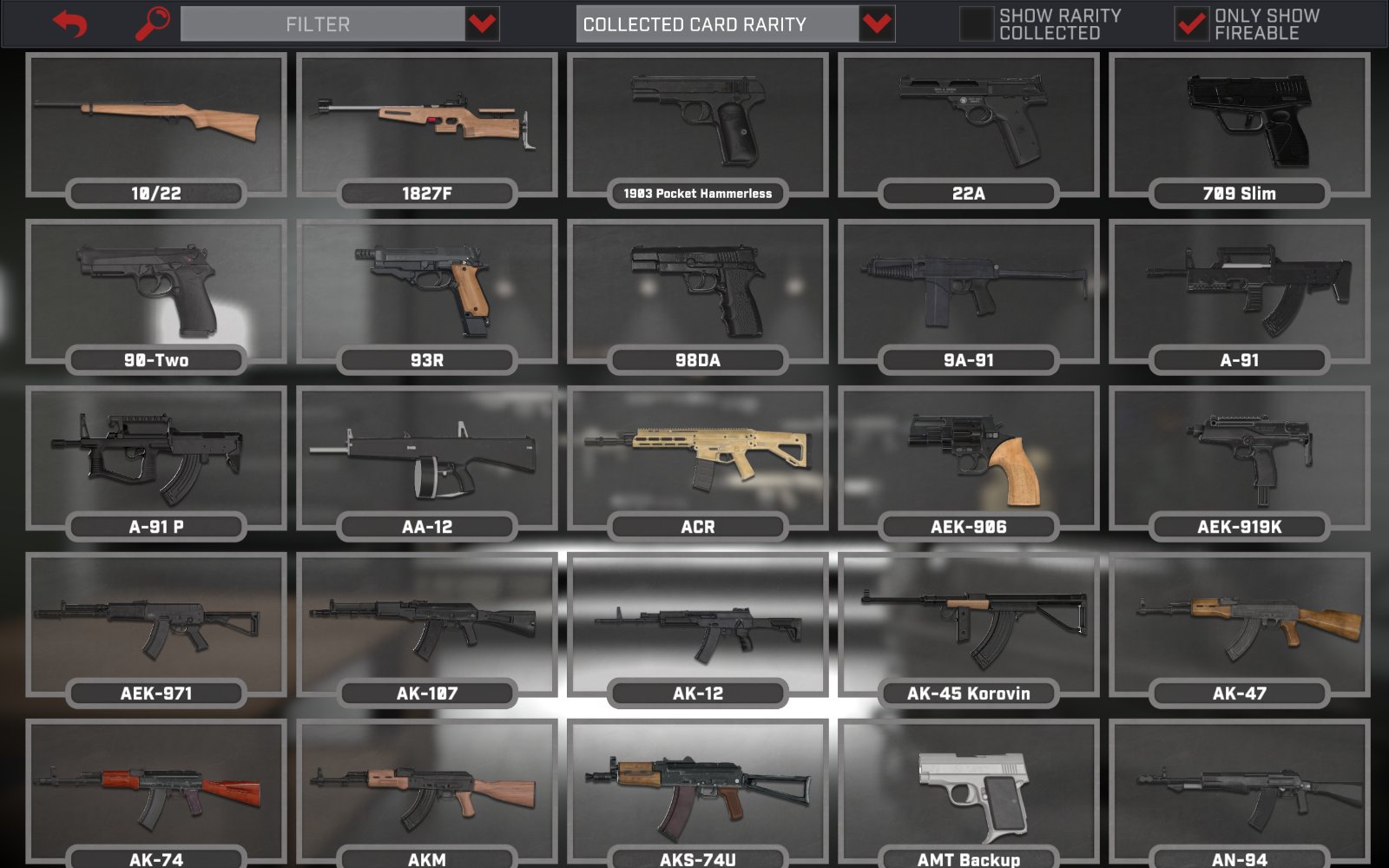Select the 10/22 rifle card
The width and height of the screenshot is (1389, 868).
(x=156, y=126)
